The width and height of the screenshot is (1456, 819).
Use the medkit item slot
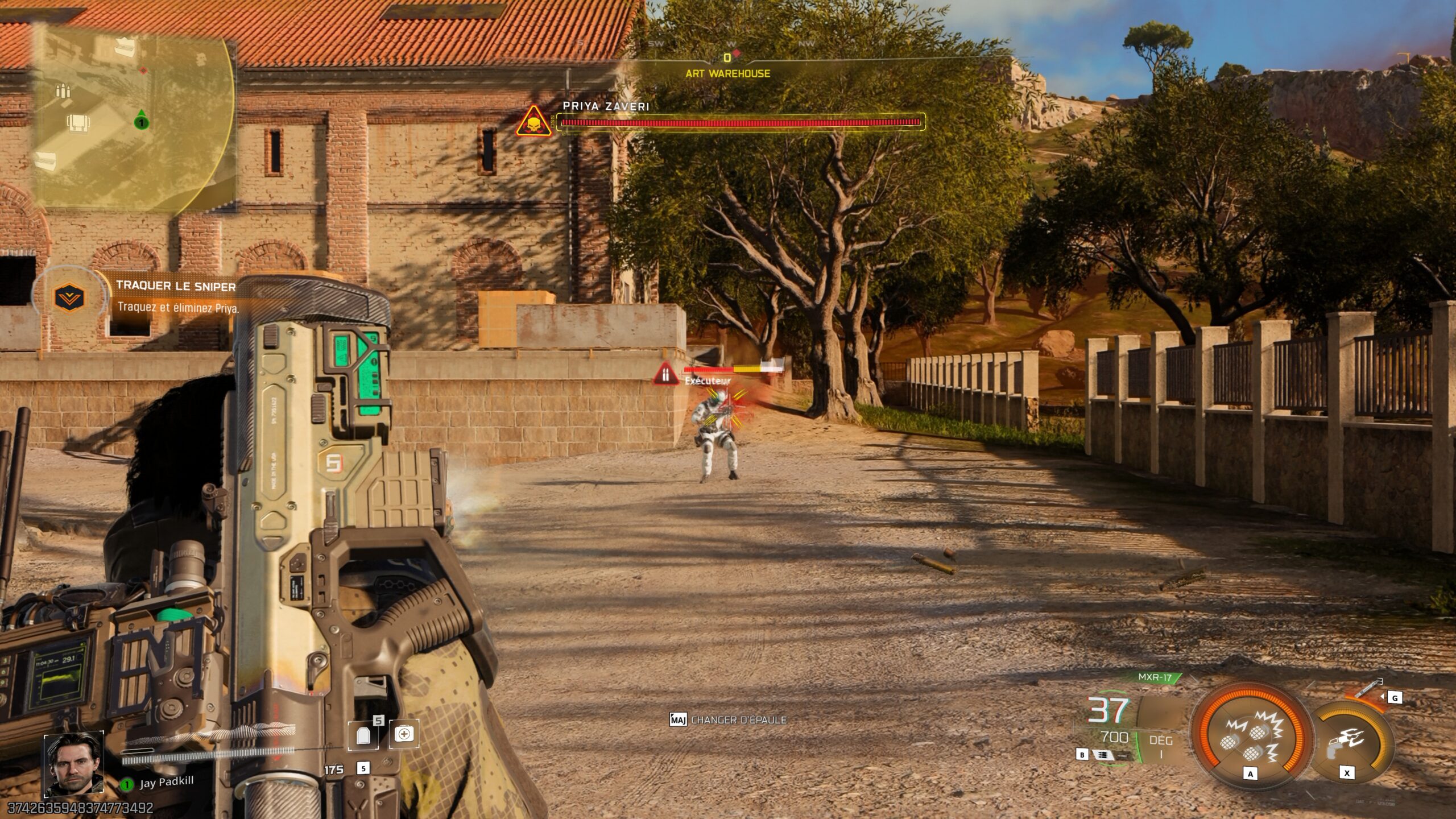(x=404, y=734)
